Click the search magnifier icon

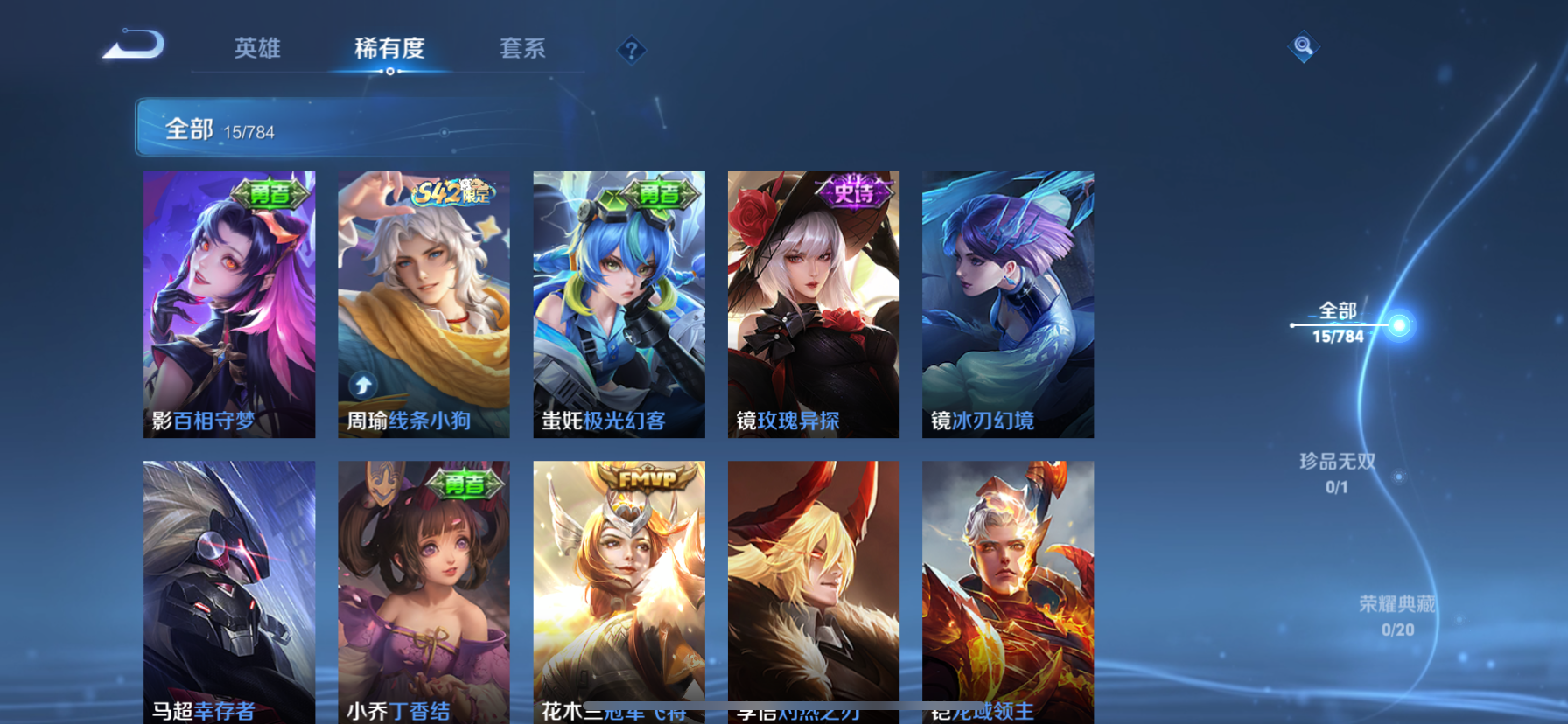pyautogui.click(x=1303, y=47)
